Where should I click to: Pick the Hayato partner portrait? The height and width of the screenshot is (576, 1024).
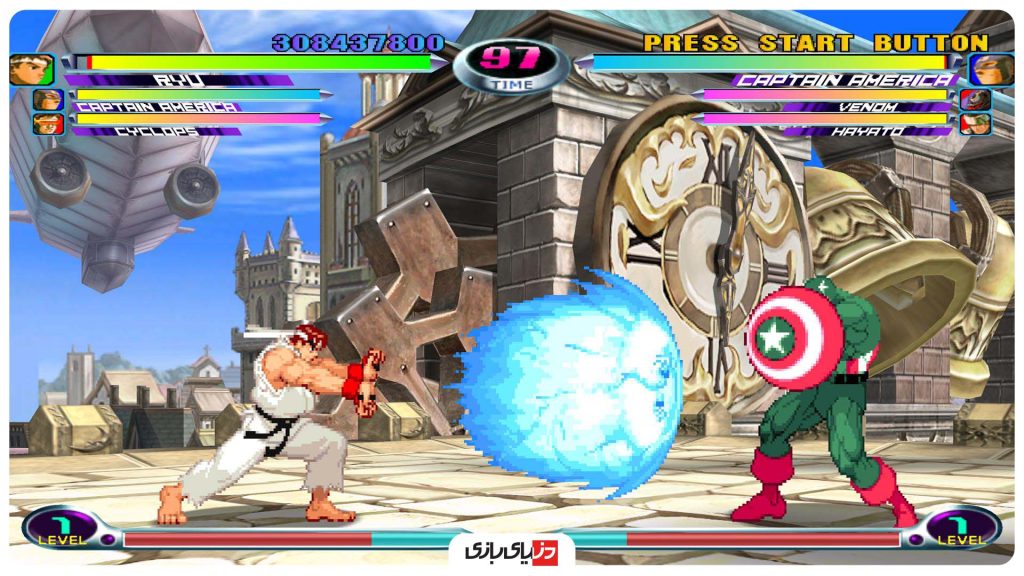coord(974,124)
